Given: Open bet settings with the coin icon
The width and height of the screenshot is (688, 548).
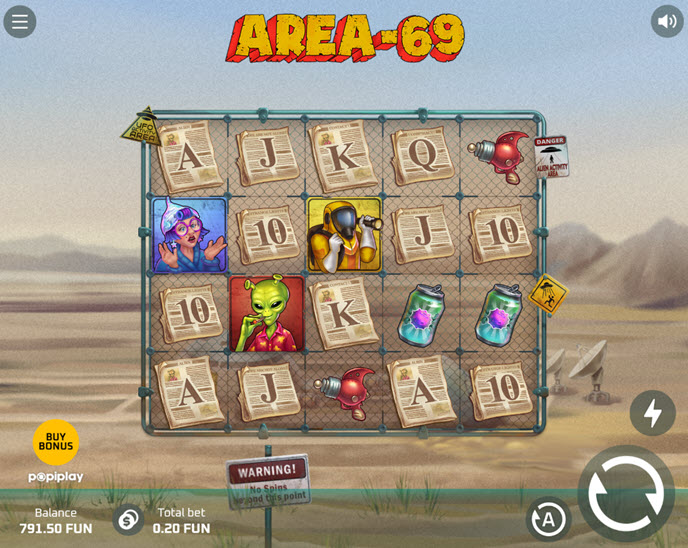Looking at the screenshot, I should click(128, 520).
